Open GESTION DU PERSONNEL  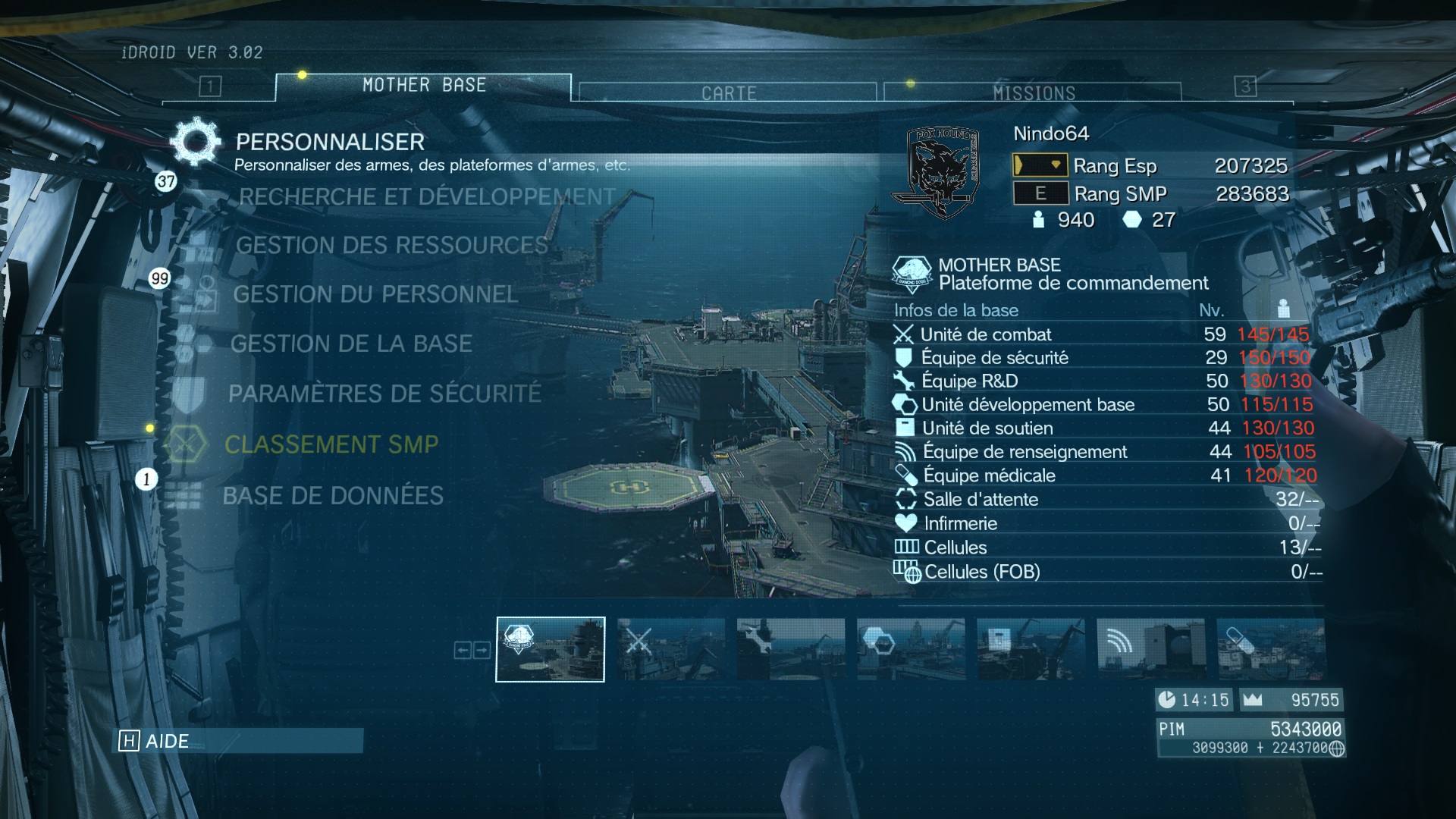[375, 294]
